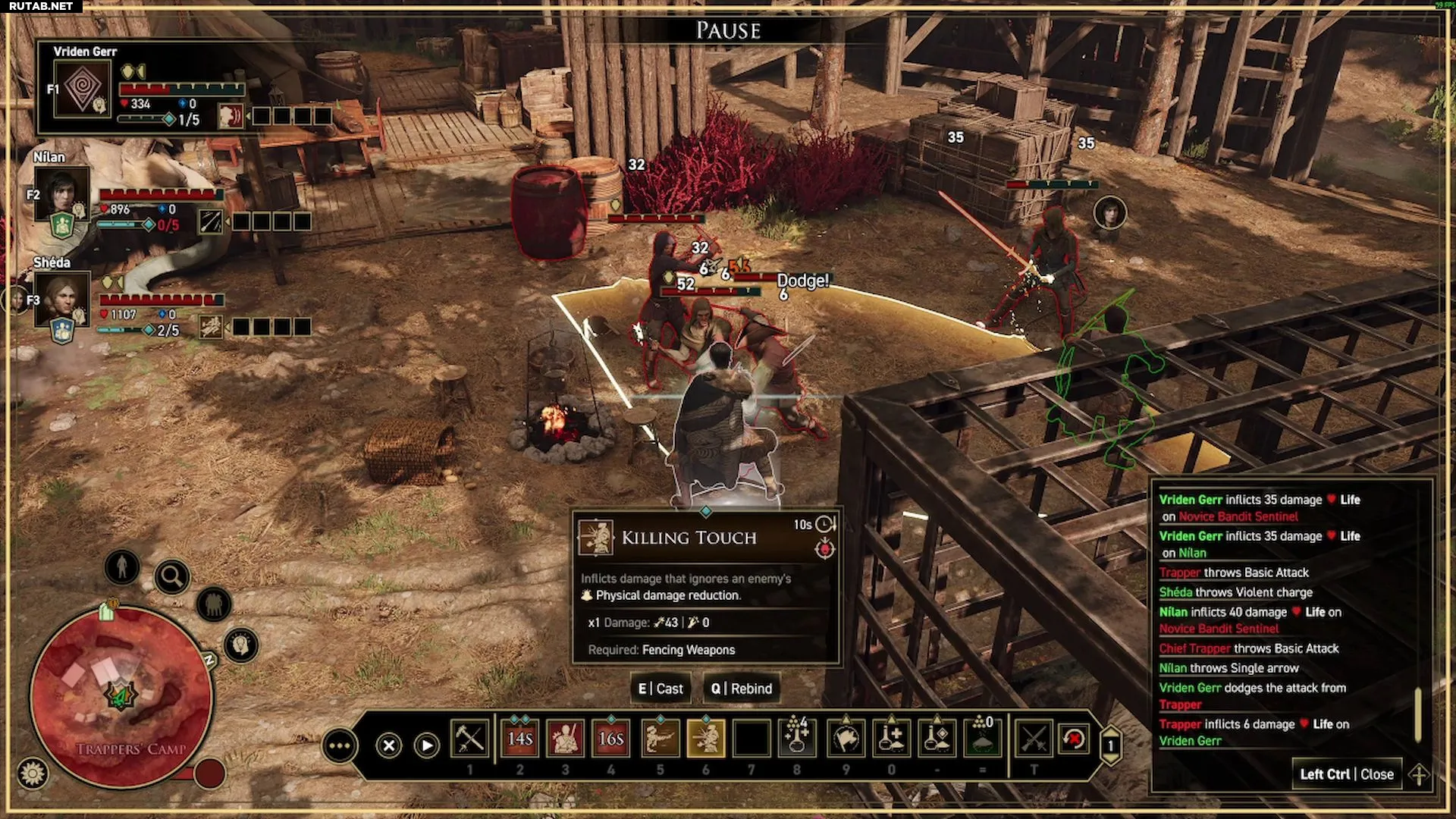1456x819 pixels.
Task: Click the magnifying glass search icon
Action: pos(172,578)
